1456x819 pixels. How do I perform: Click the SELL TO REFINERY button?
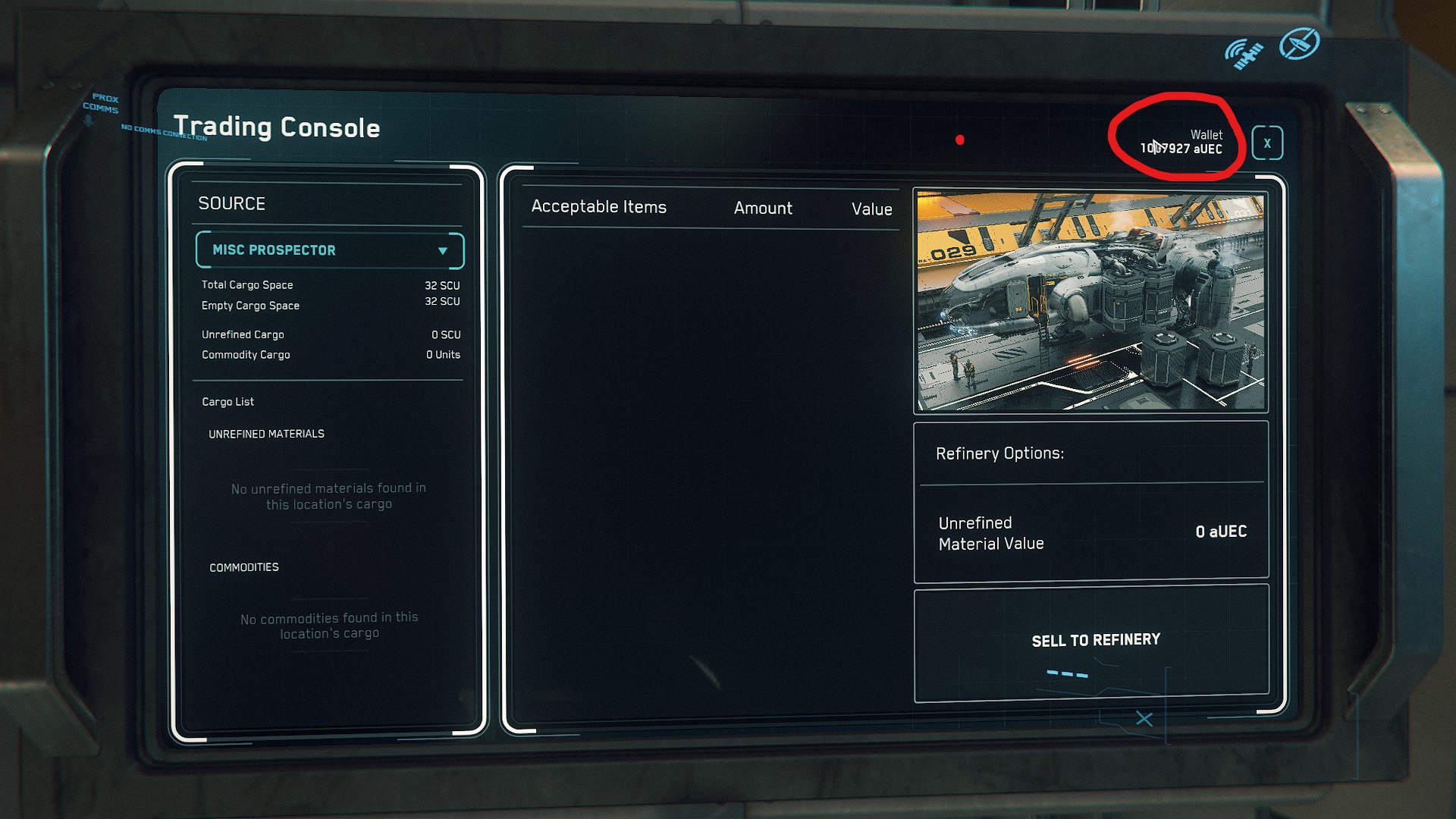[1094, 642]
